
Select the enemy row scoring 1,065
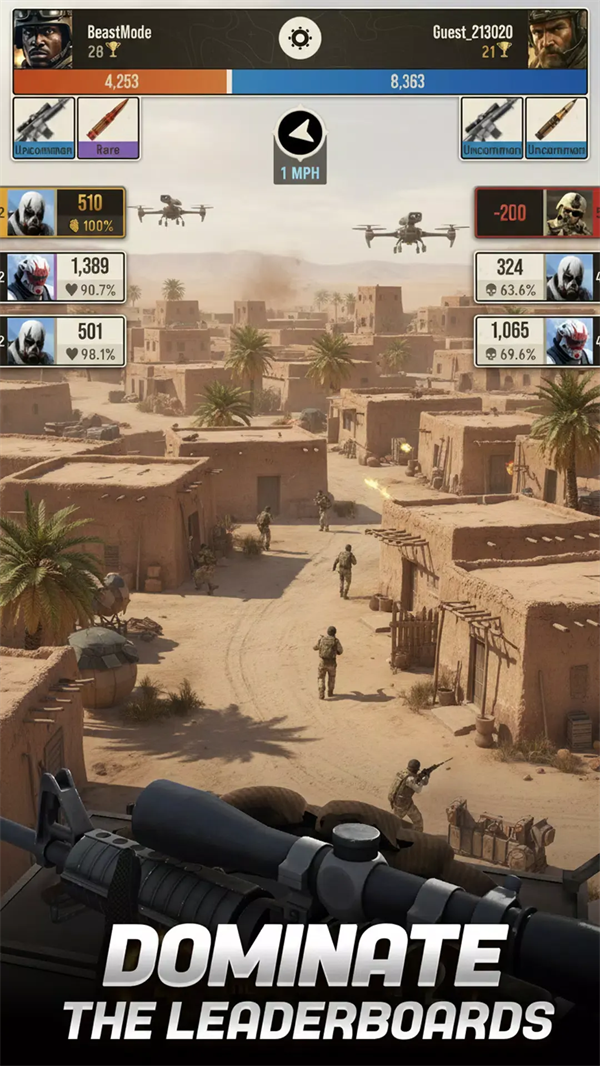tap(536, 341)
